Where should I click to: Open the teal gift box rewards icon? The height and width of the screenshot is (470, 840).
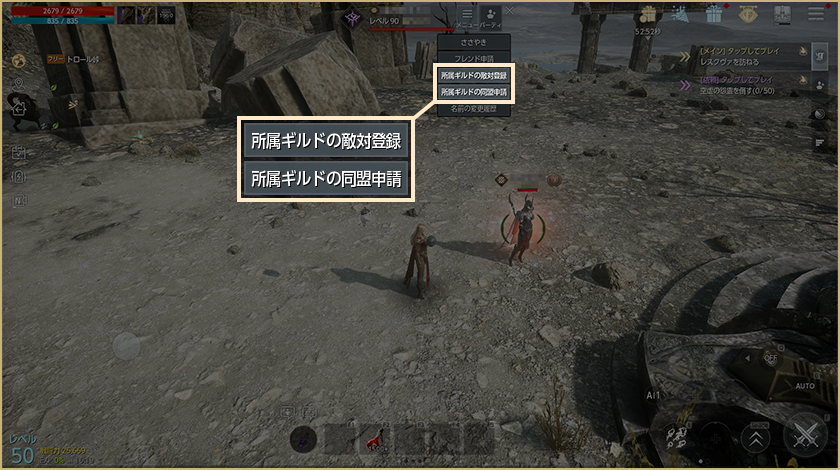click(x=713, y=14)
